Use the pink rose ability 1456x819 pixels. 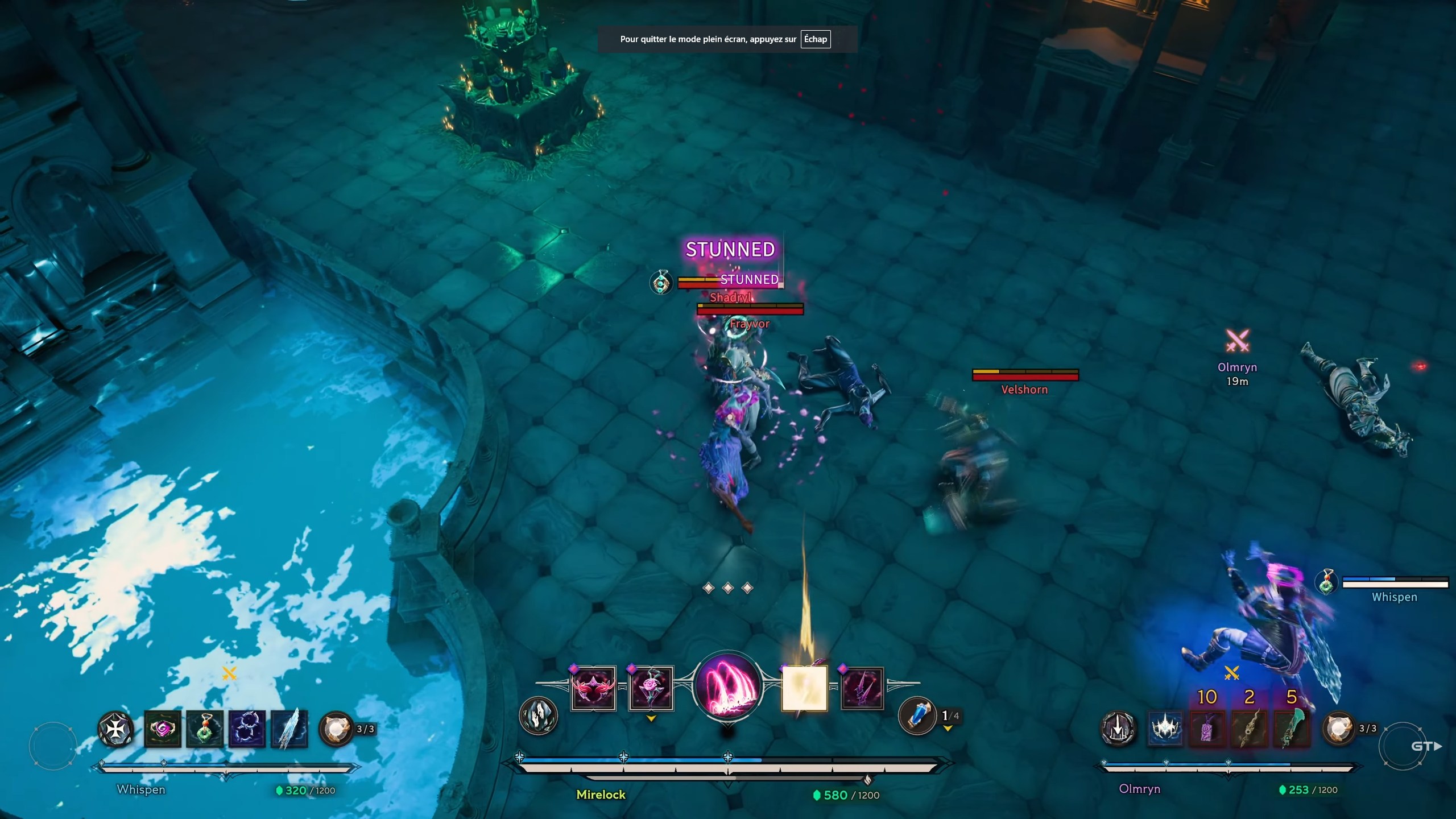point(651,688)
